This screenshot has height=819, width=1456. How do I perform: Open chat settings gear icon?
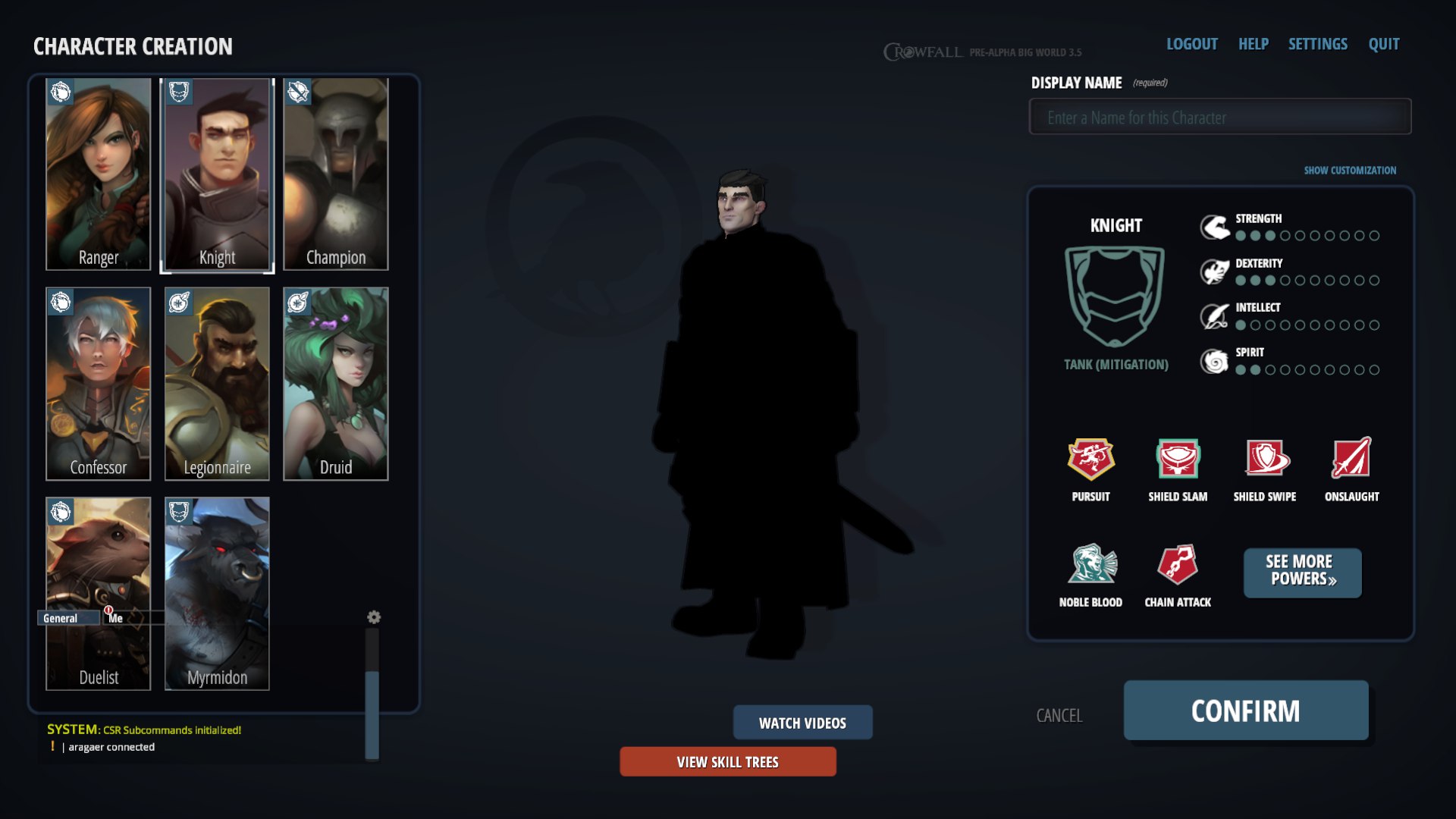click(x=374, y=617)
